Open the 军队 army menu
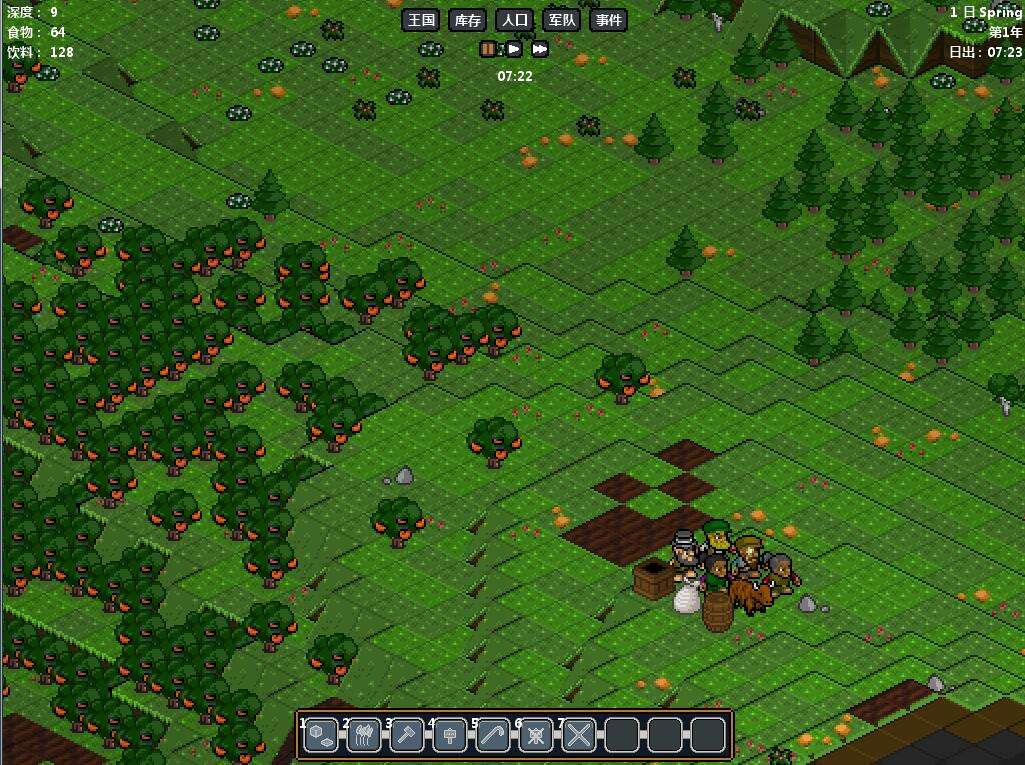The image size is (1025, 765). (561, 20)
